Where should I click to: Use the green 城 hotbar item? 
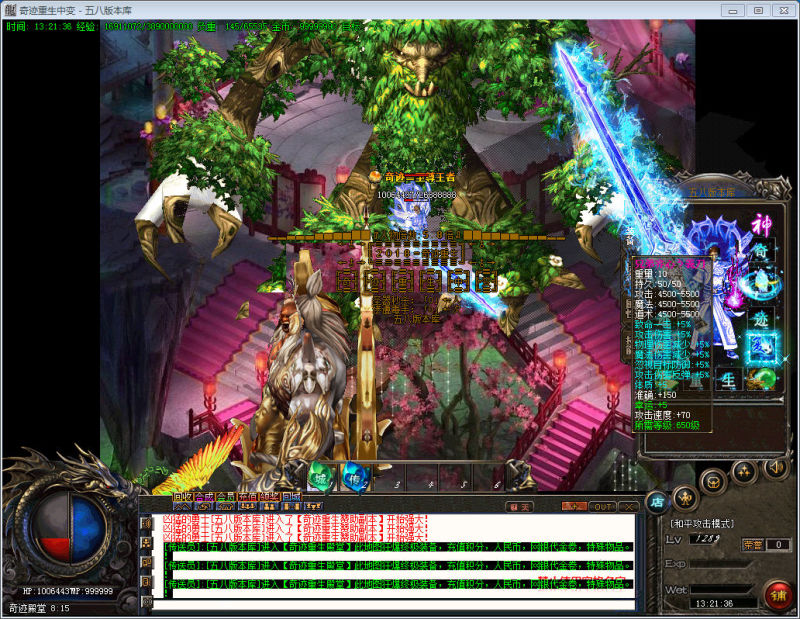320,477
